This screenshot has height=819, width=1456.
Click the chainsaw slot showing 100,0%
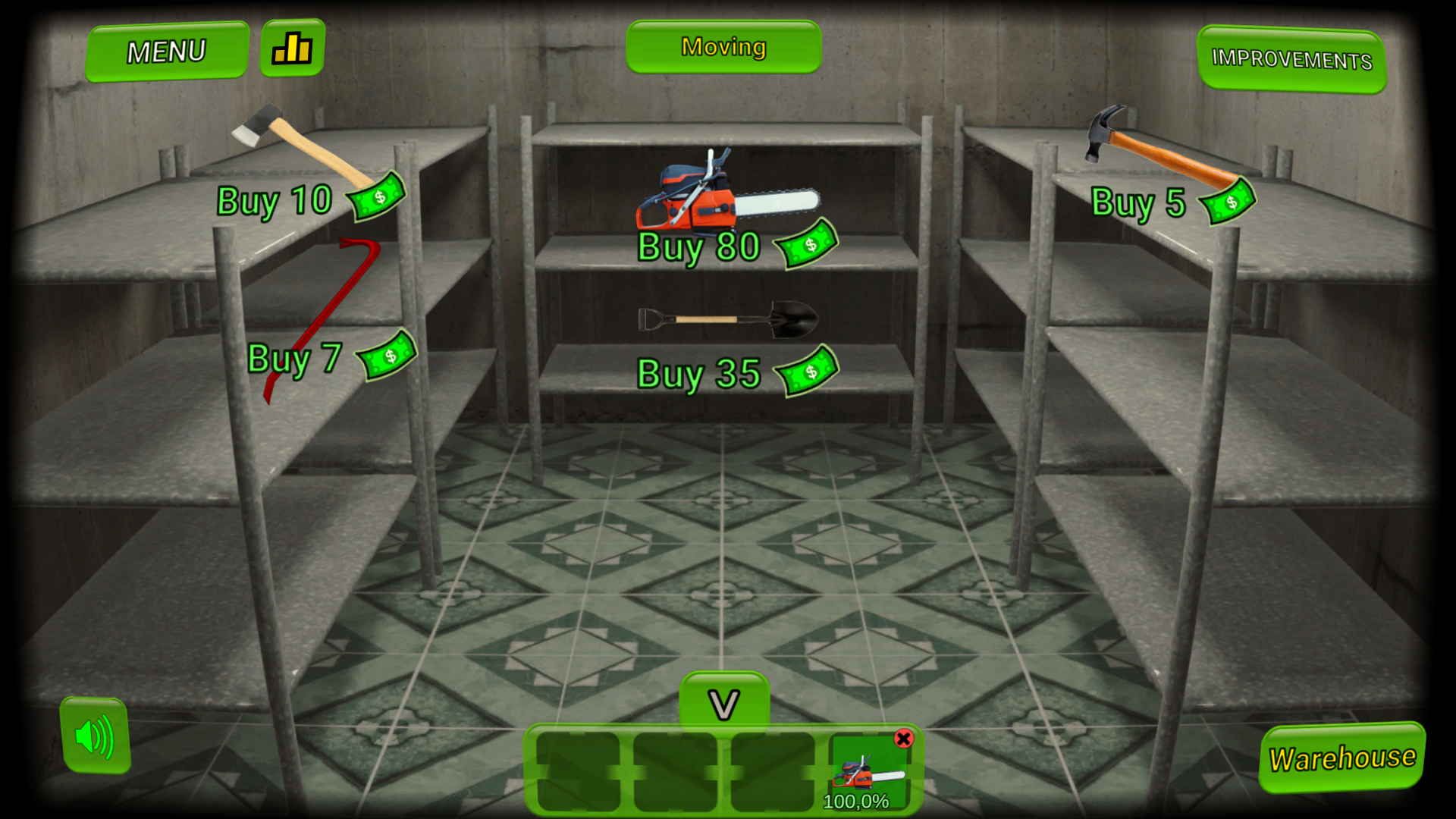[869, 773]
